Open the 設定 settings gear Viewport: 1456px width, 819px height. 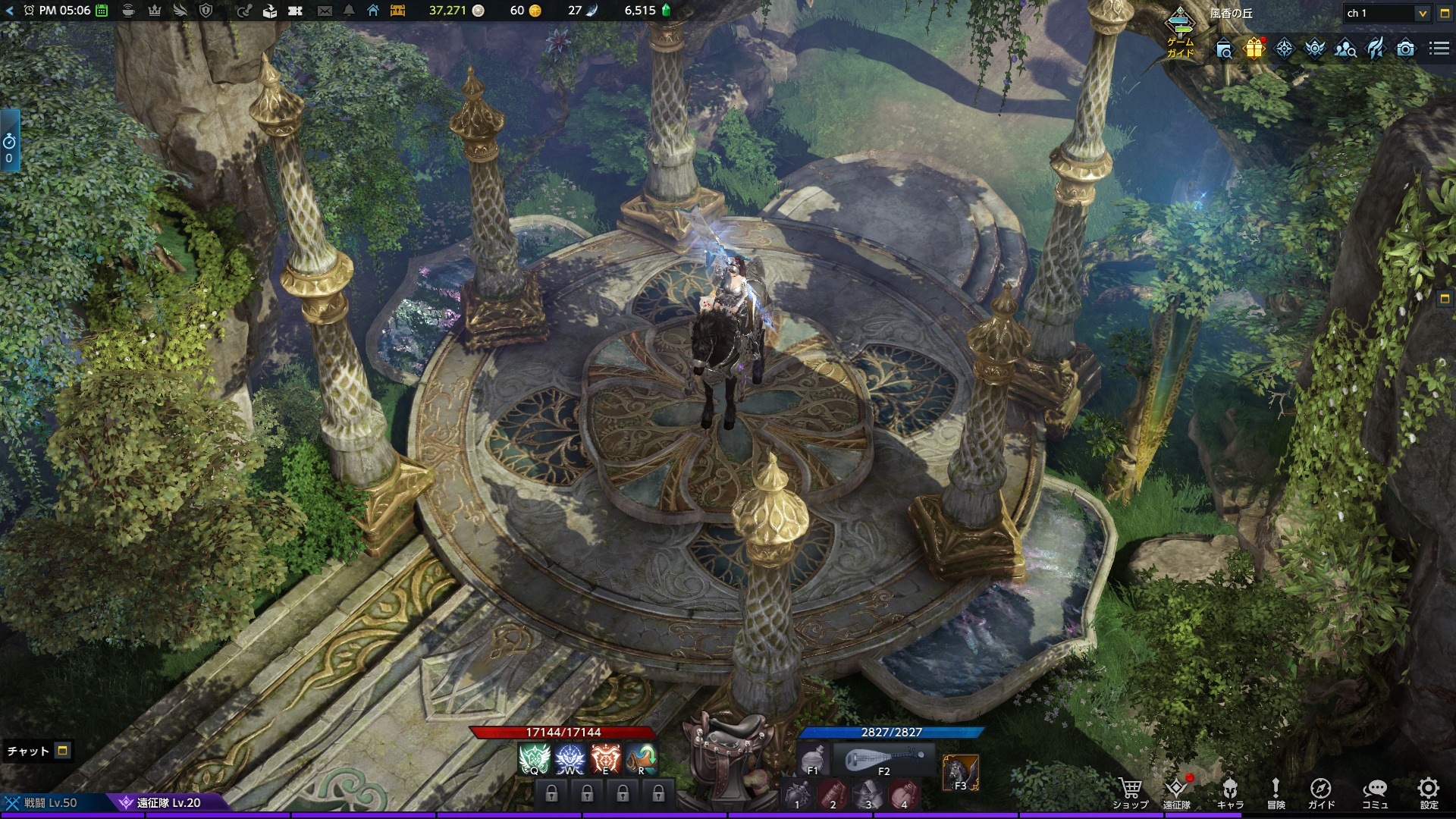click(1429, 792)
